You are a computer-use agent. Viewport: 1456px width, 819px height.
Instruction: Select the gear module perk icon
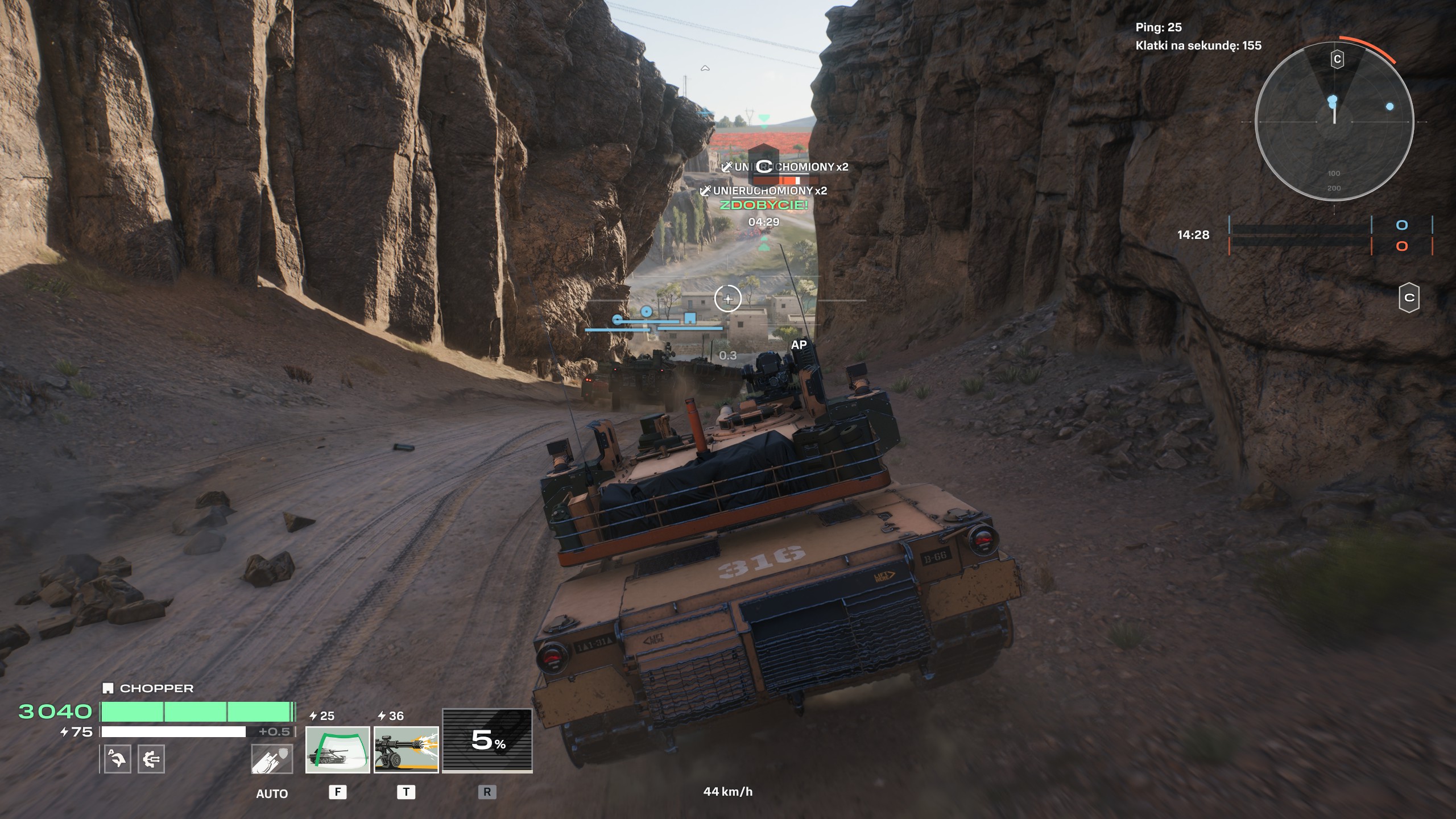tap(151, 759)
